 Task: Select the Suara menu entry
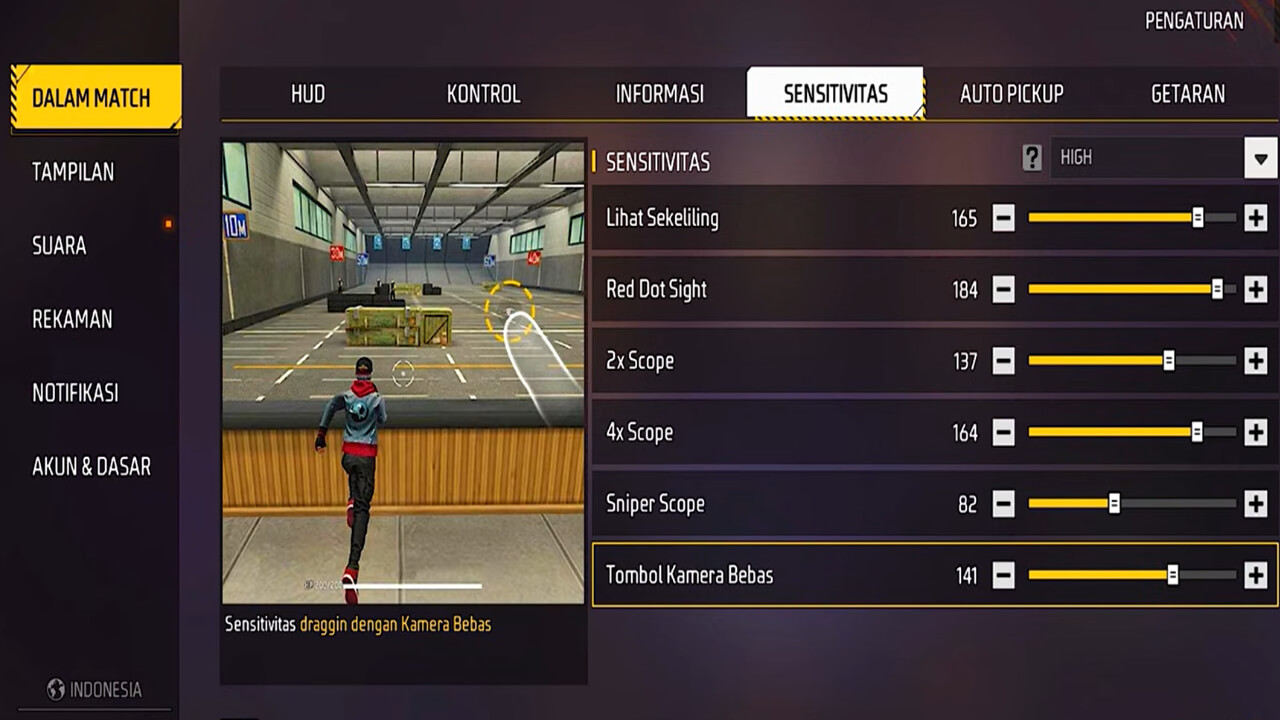[59, 246]
